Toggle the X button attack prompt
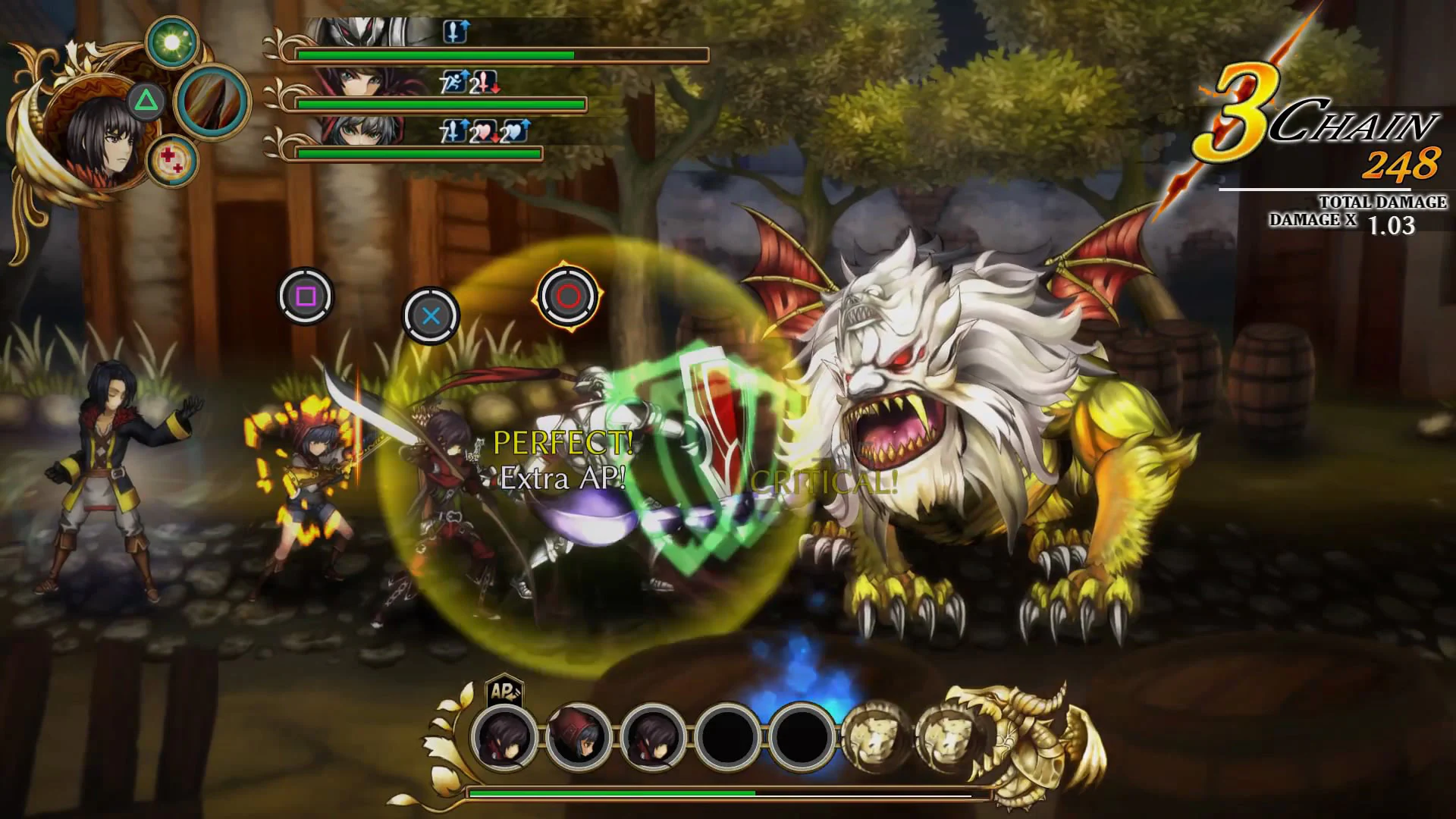Screen dimensions: 1456x819 [x=429, y=317]
